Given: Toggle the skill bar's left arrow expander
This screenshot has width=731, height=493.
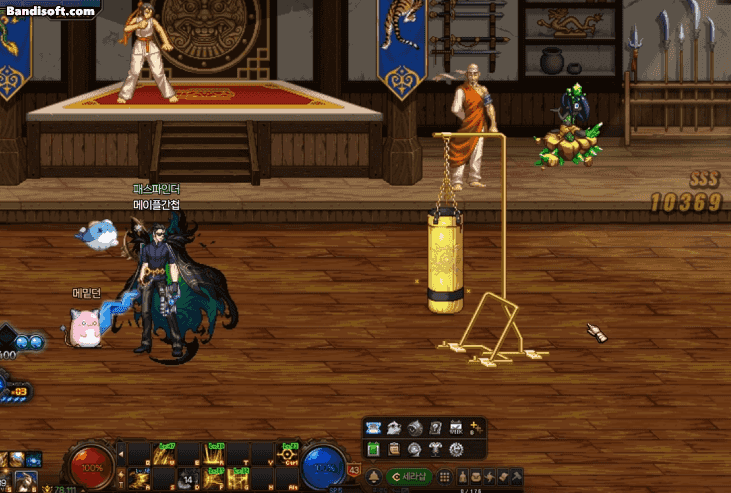Looking at the screenshot, I should click(122, 456).
